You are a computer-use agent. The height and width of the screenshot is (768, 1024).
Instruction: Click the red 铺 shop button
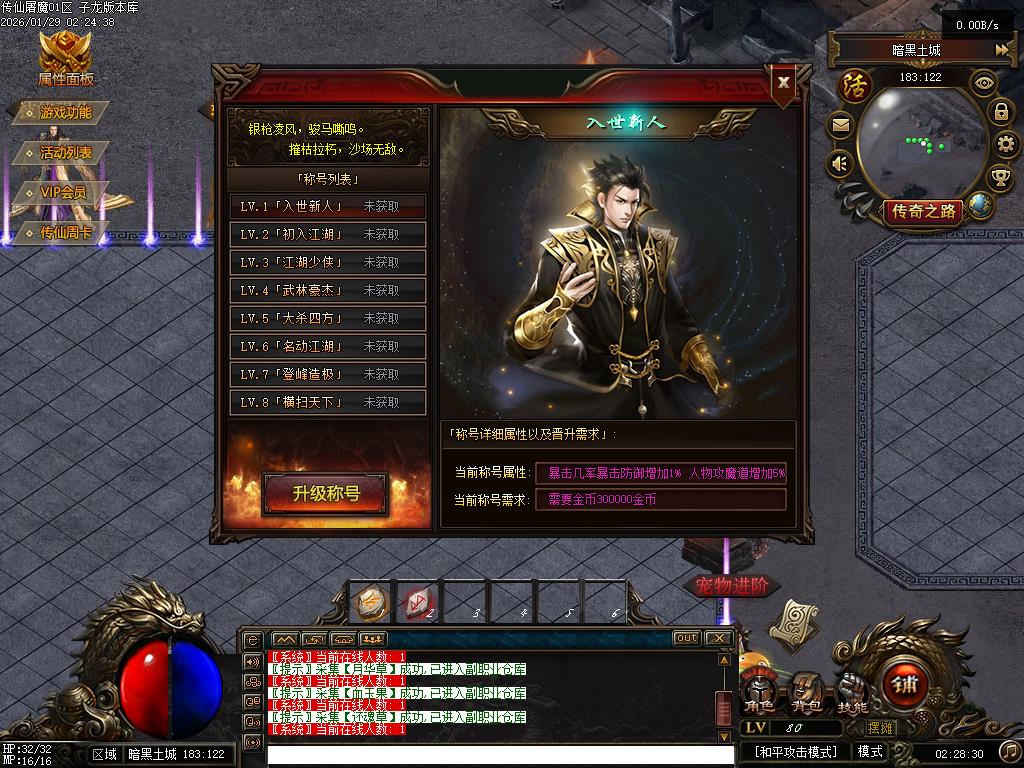click(906, 685)
